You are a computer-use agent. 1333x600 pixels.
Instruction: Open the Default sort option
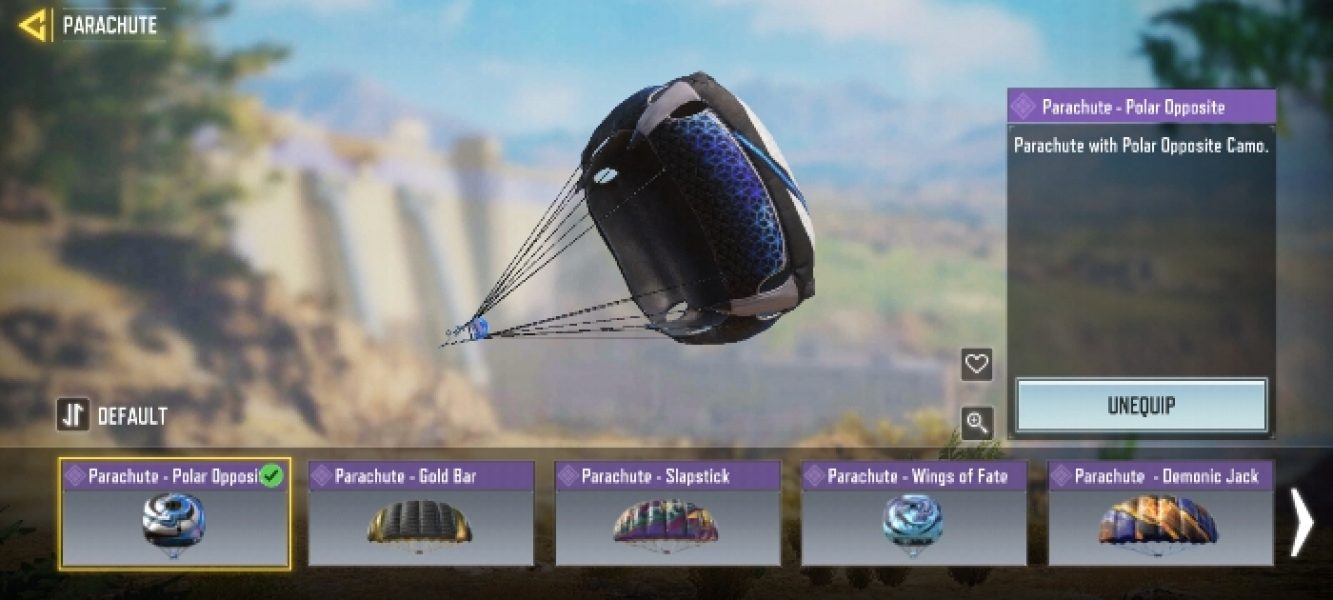coord(112,415)
